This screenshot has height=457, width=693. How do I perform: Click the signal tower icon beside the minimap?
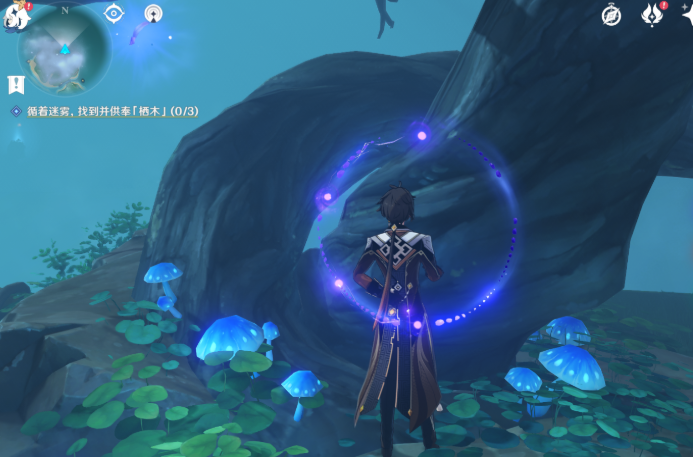[x=153, y=13]
